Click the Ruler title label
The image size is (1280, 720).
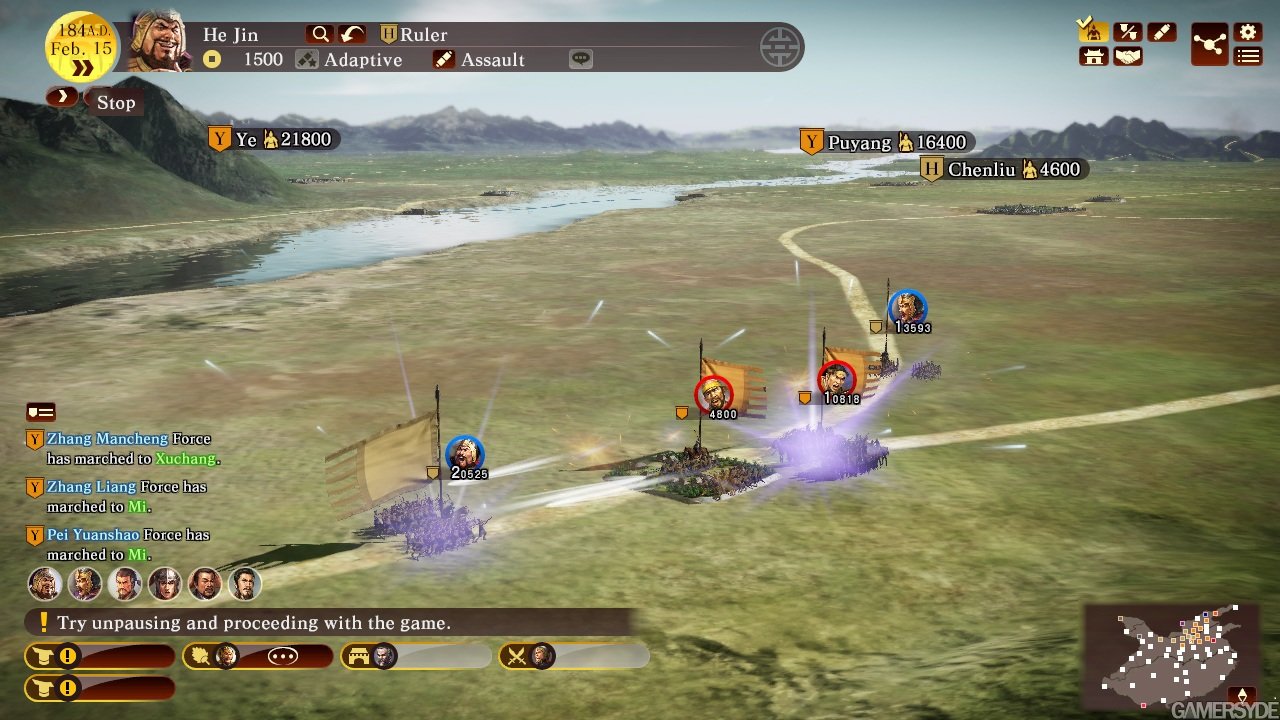(x=421, y=34)
